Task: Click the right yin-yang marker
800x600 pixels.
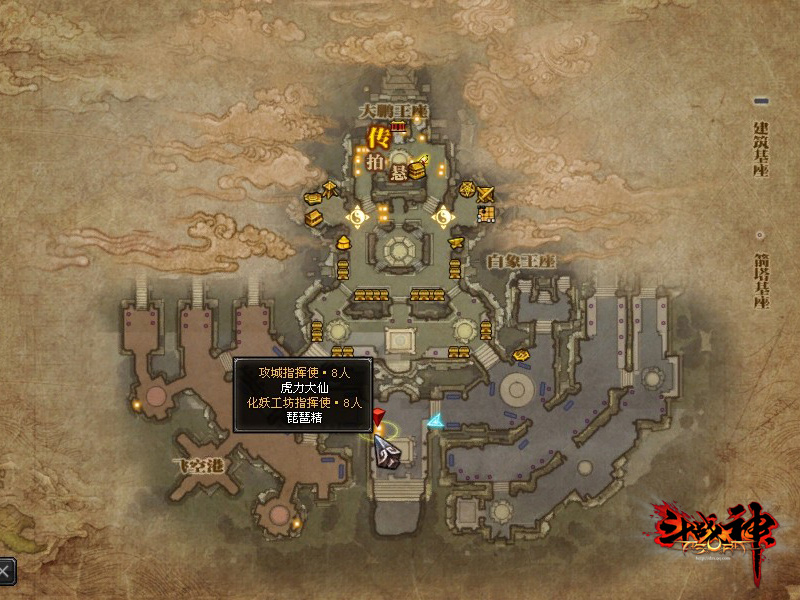Action: 443,214
